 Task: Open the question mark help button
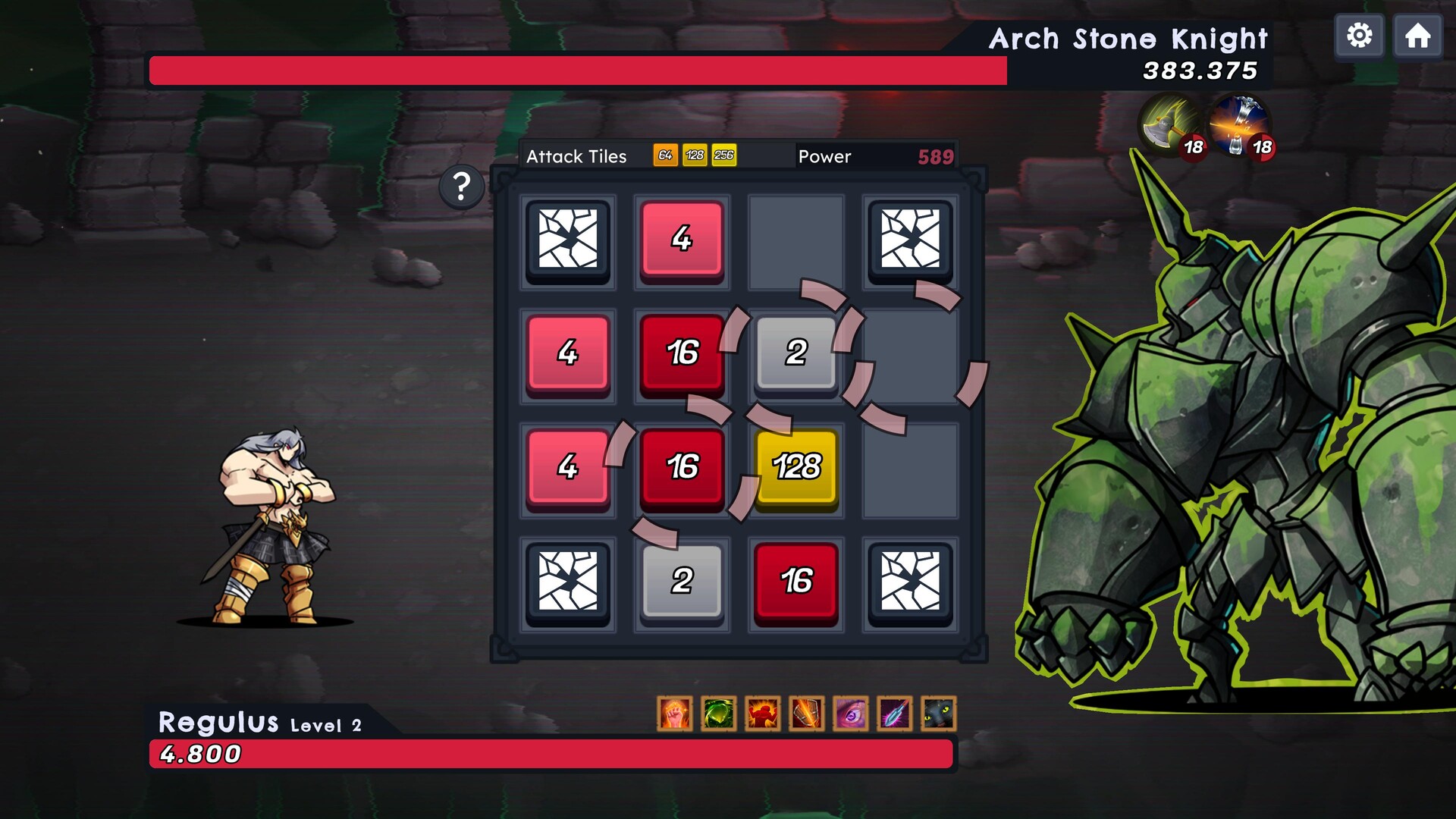click(x=460, y=186)
